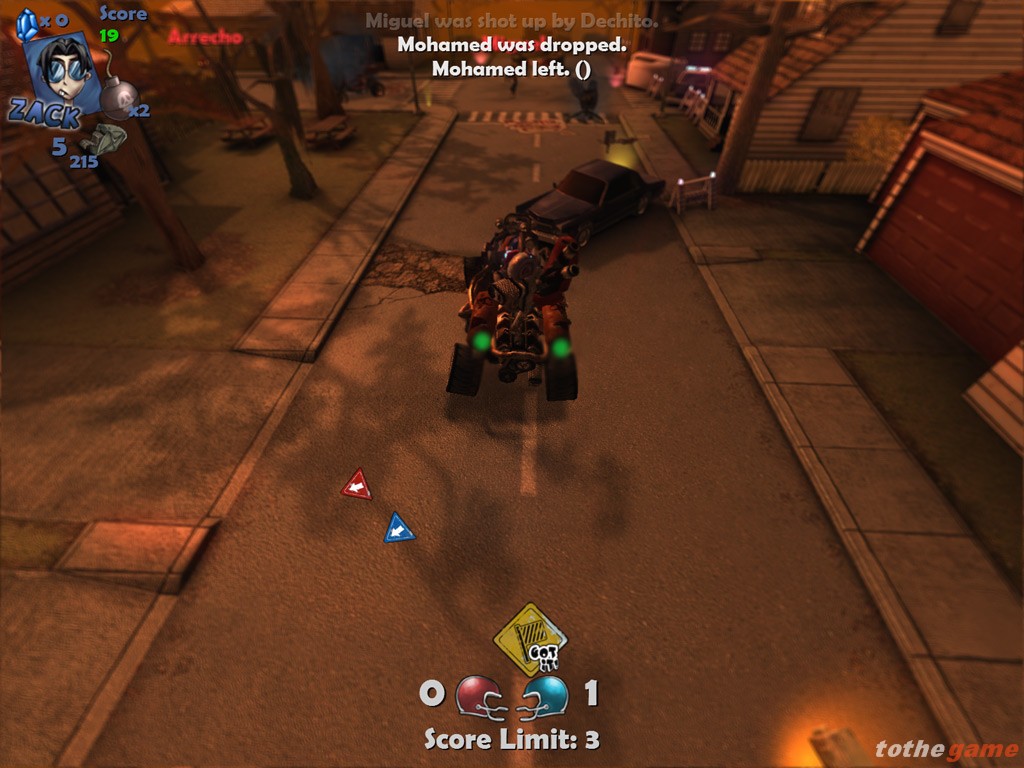Select the yellow diamond sign icon

pyautogui.click(x=529, y=638)
